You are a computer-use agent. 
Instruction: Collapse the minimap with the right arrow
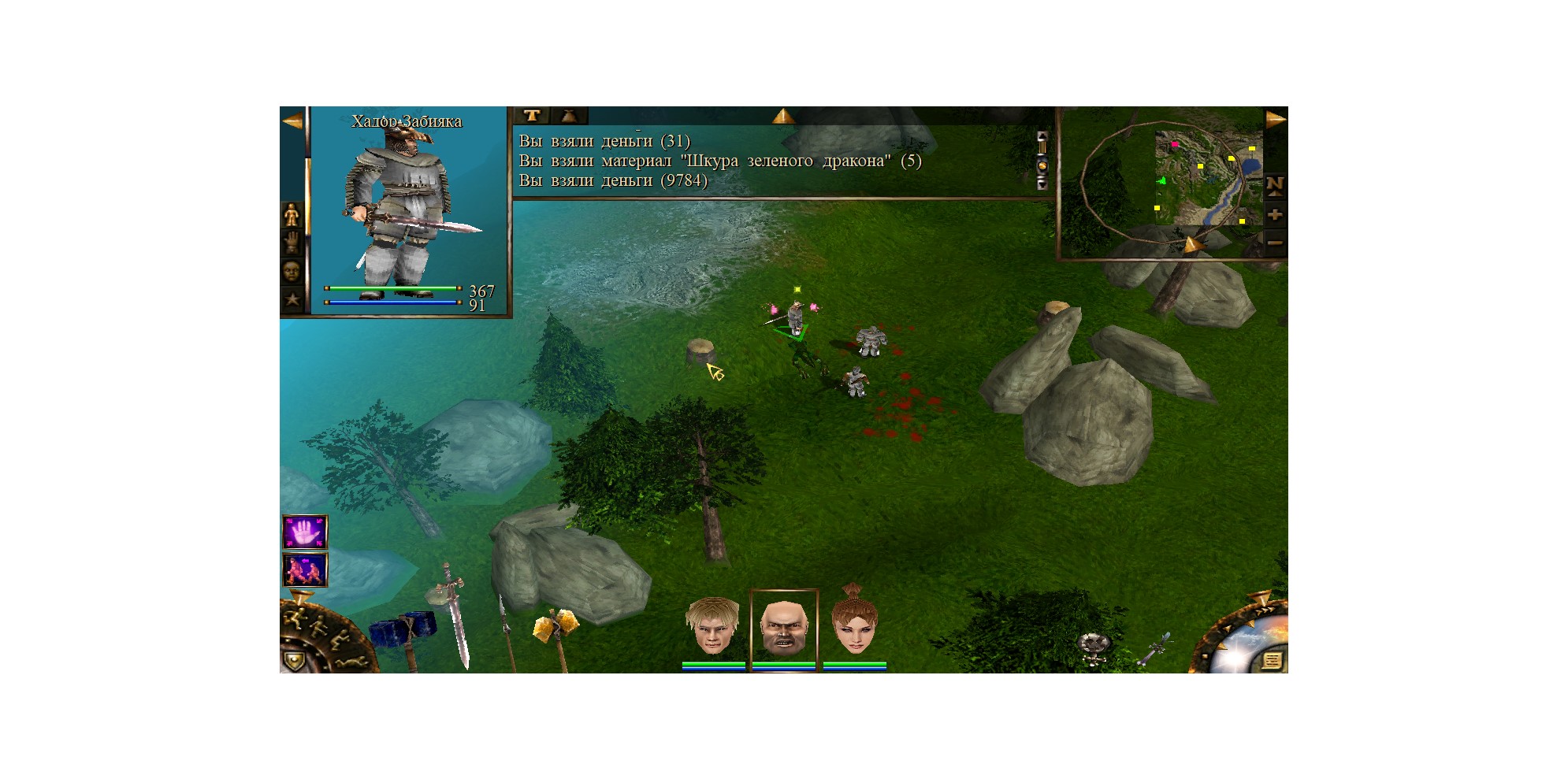tap(1275, 120)
